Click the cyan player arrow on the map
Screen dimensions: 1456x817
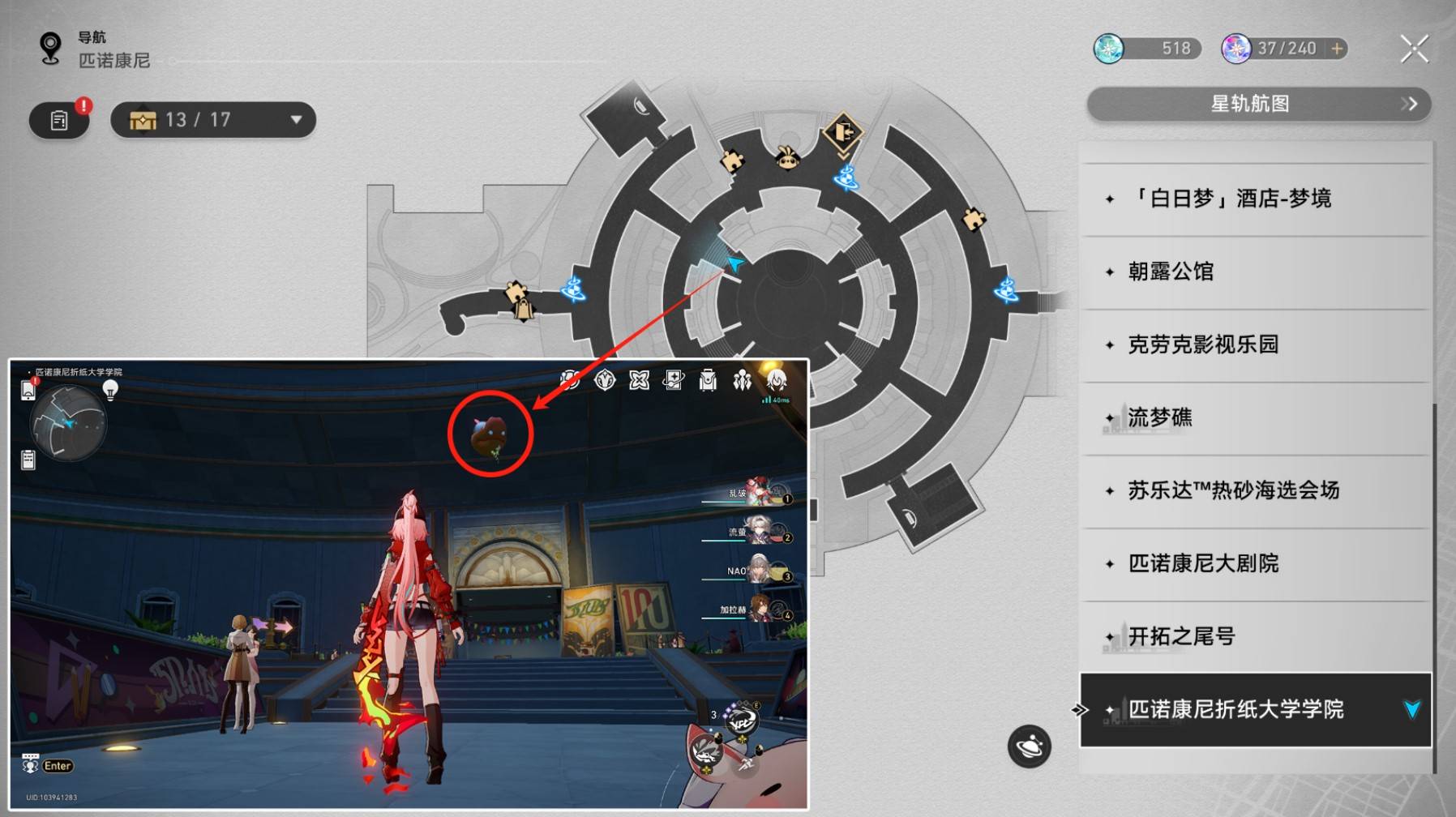click(734, 263)
